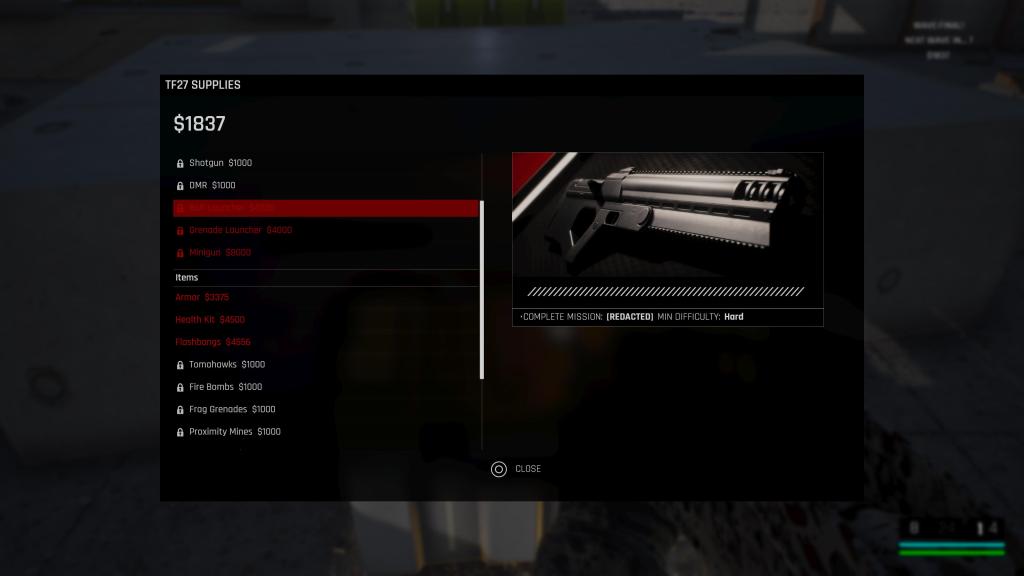Select Proximity Mines from the list
The image size is (1024, 576).
(x=235, y=432)
